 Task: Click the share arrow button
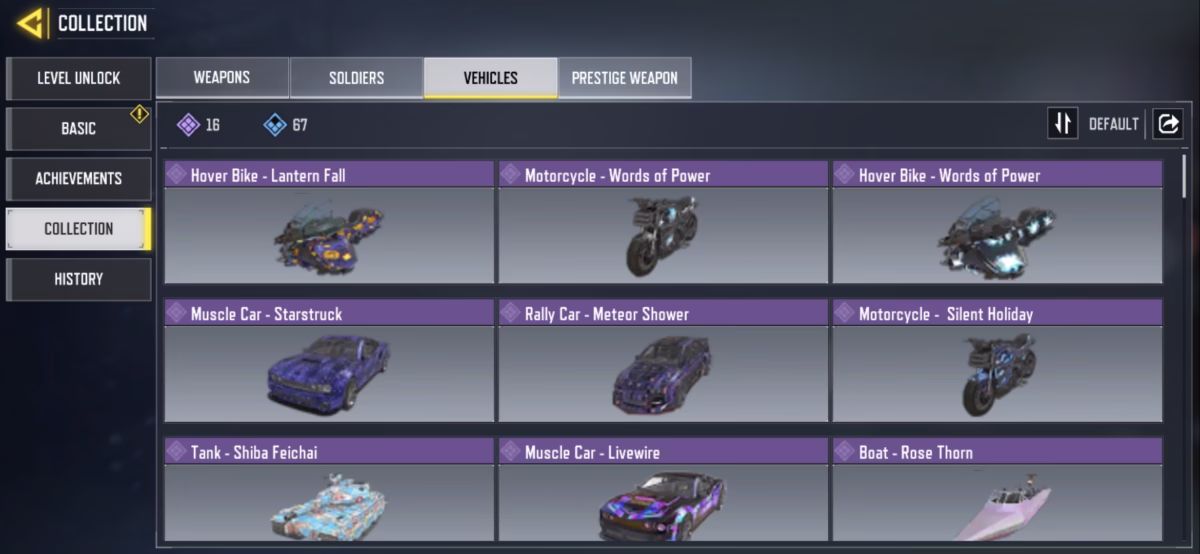click(1167, 124)
